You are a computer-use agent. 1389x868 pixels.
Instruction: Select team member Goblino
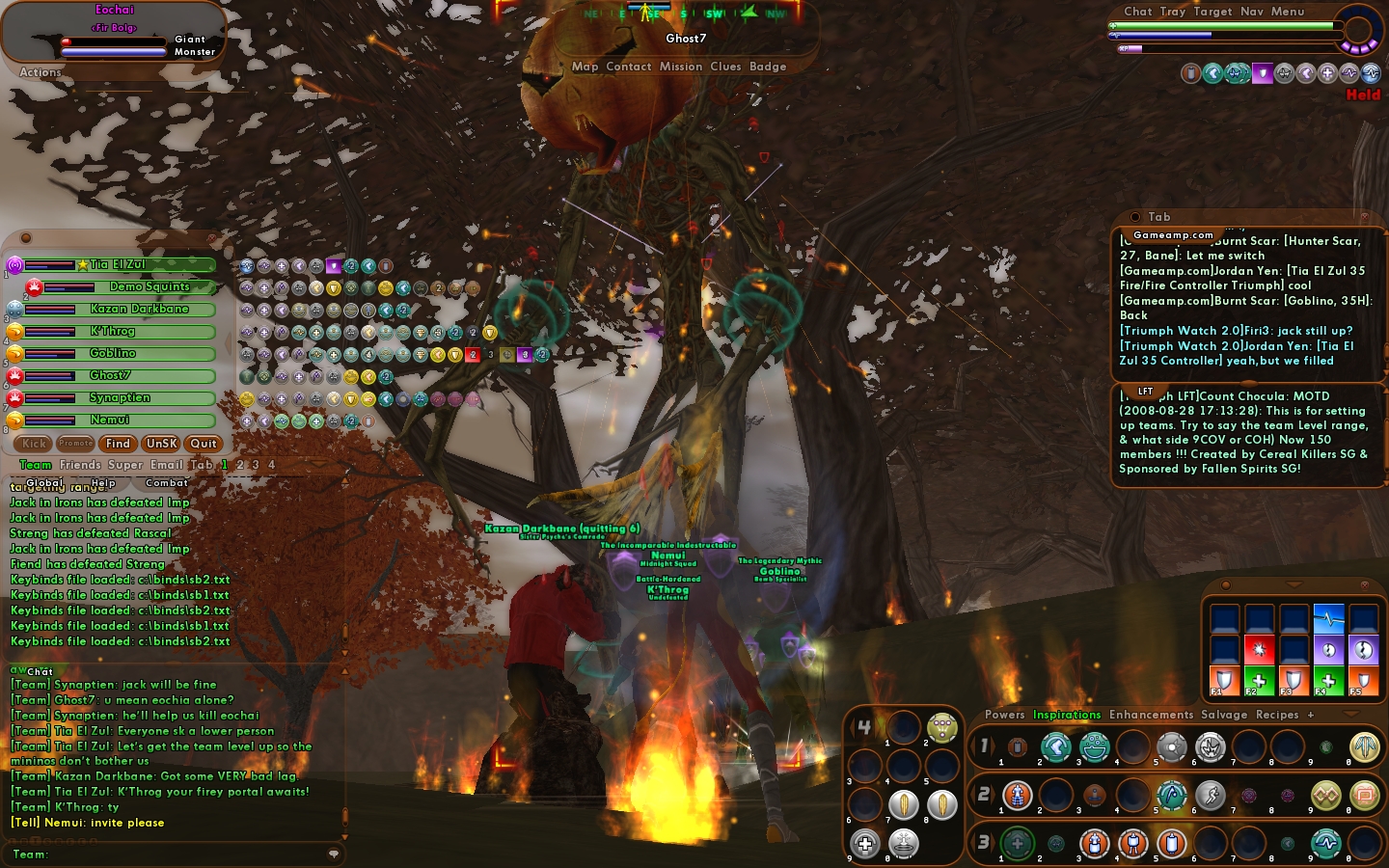coord(114,354)
